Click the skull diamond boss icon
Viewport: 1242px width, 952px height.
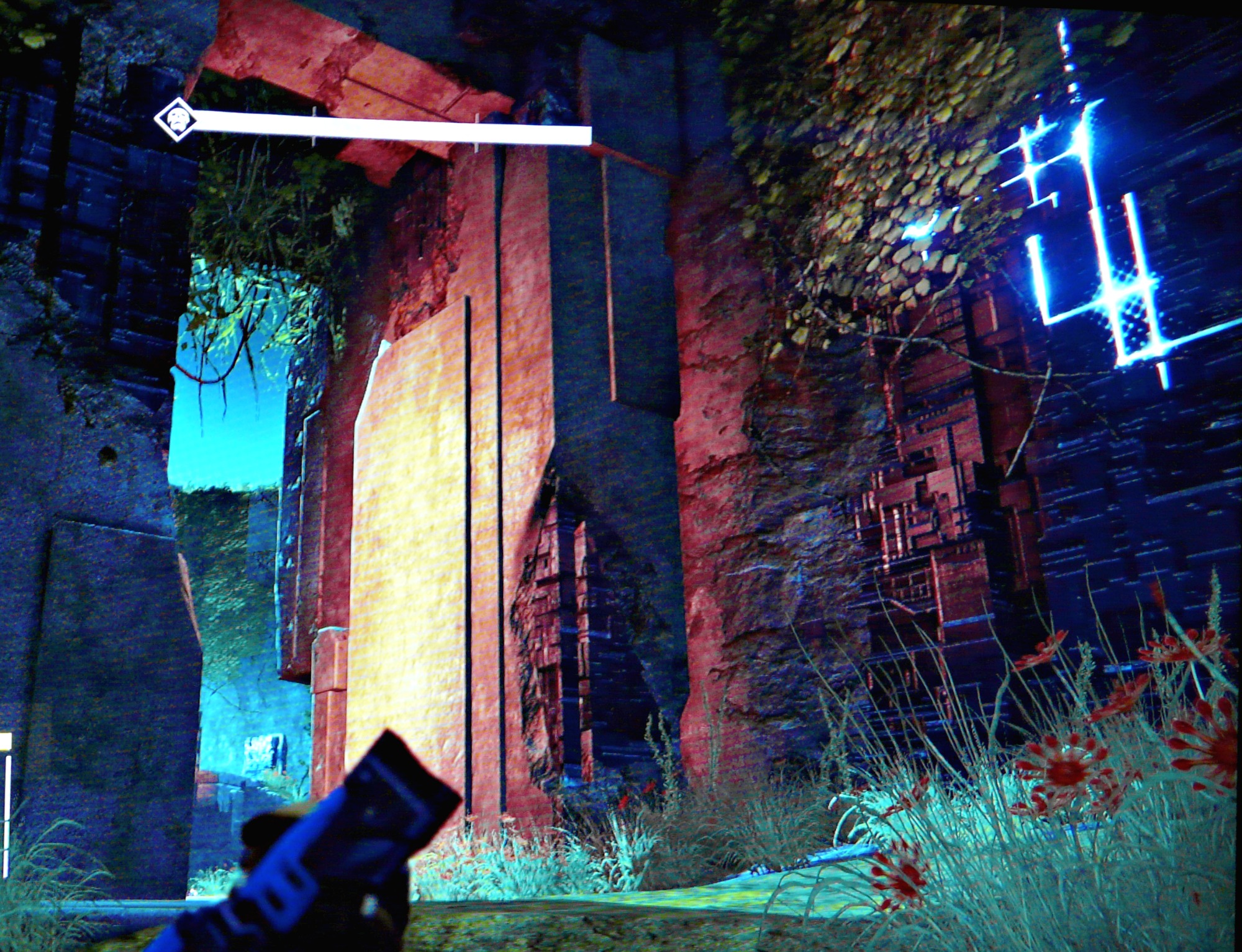tap(177, 118)
